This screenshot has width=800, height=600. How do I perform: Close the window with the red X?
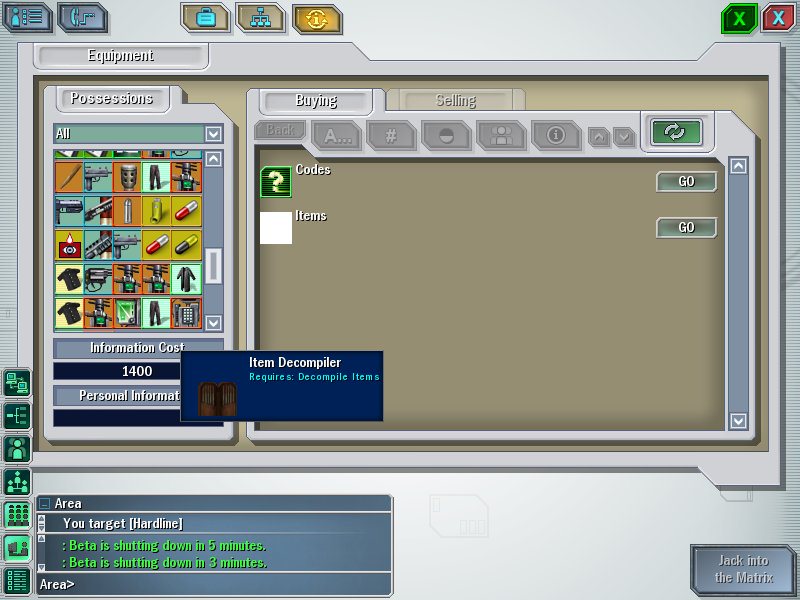[777, 18]
